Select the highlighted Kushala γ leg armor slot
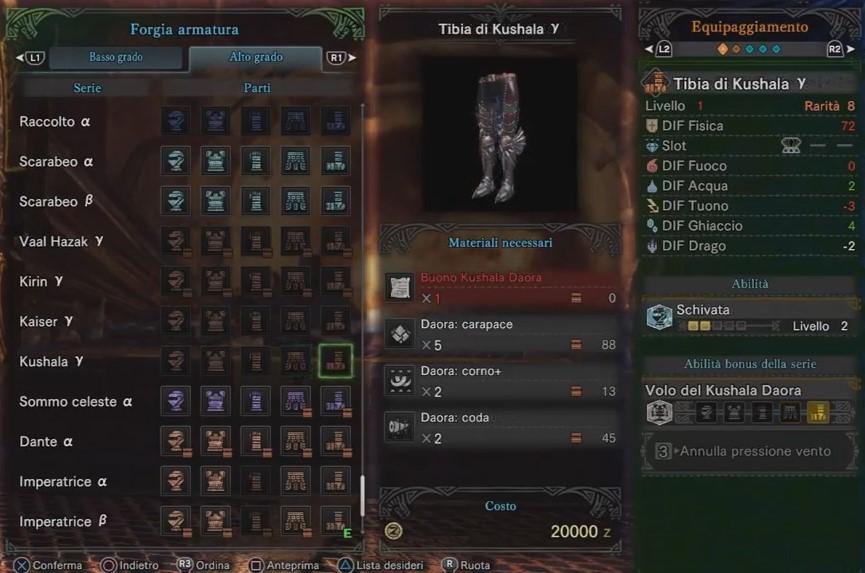The height and width of the screenshot is (573, 865). [x=336, y=361]
